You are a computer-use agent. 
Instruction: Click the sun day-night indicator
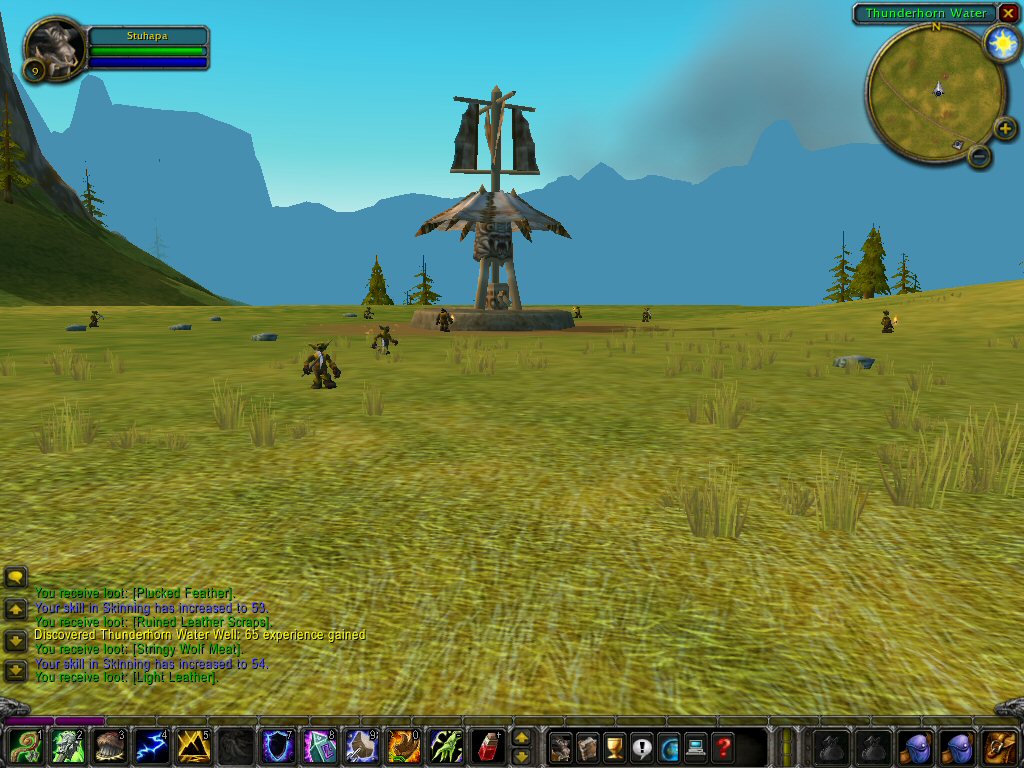1000,44
